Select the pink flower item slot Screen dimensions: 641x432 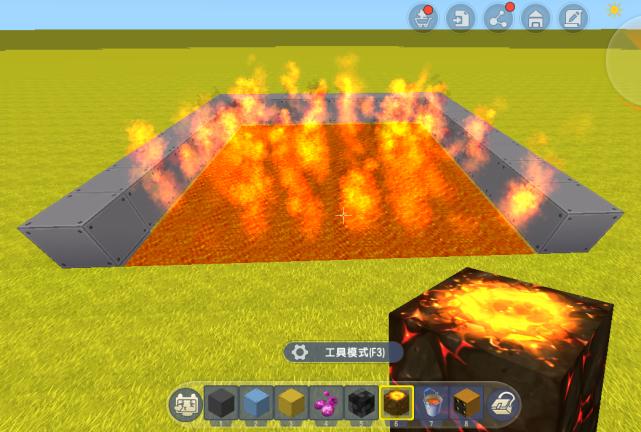click(x=325, y=403)
